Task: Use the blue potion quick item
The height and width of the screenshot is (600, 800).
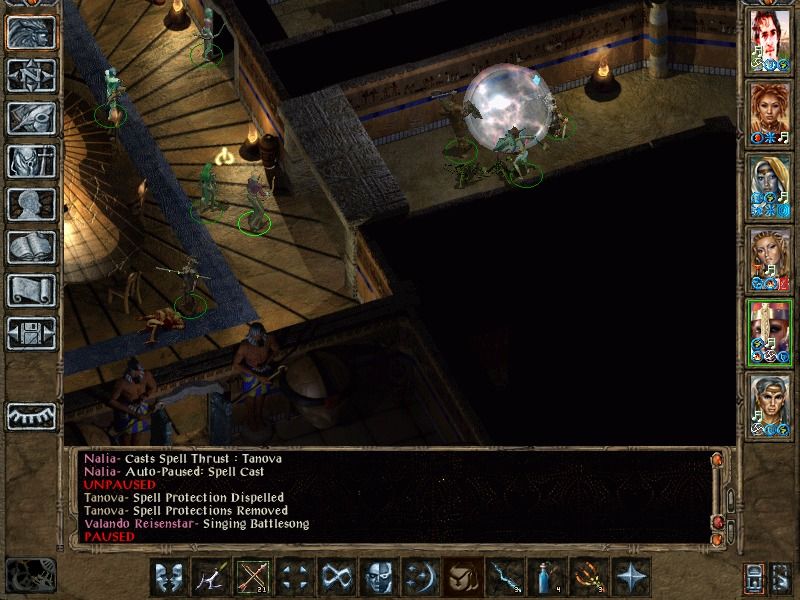Action: 547,576
